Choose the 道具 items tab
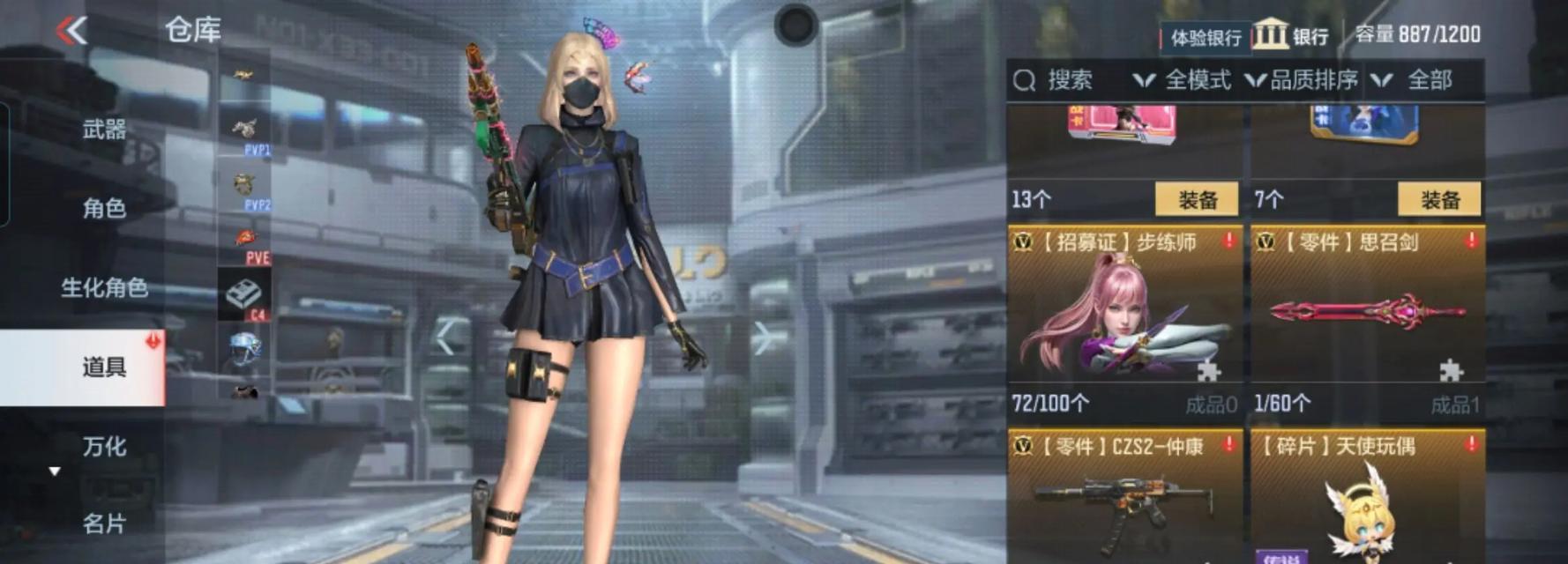The width and height of the screenshot is (1568, 564). (x=104, y=367)
